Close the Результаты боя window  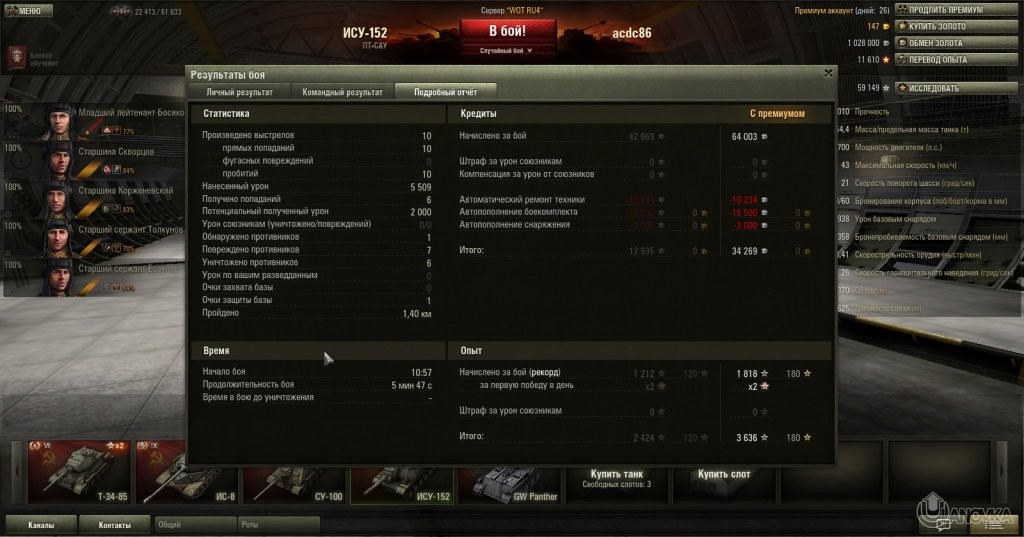828,73
